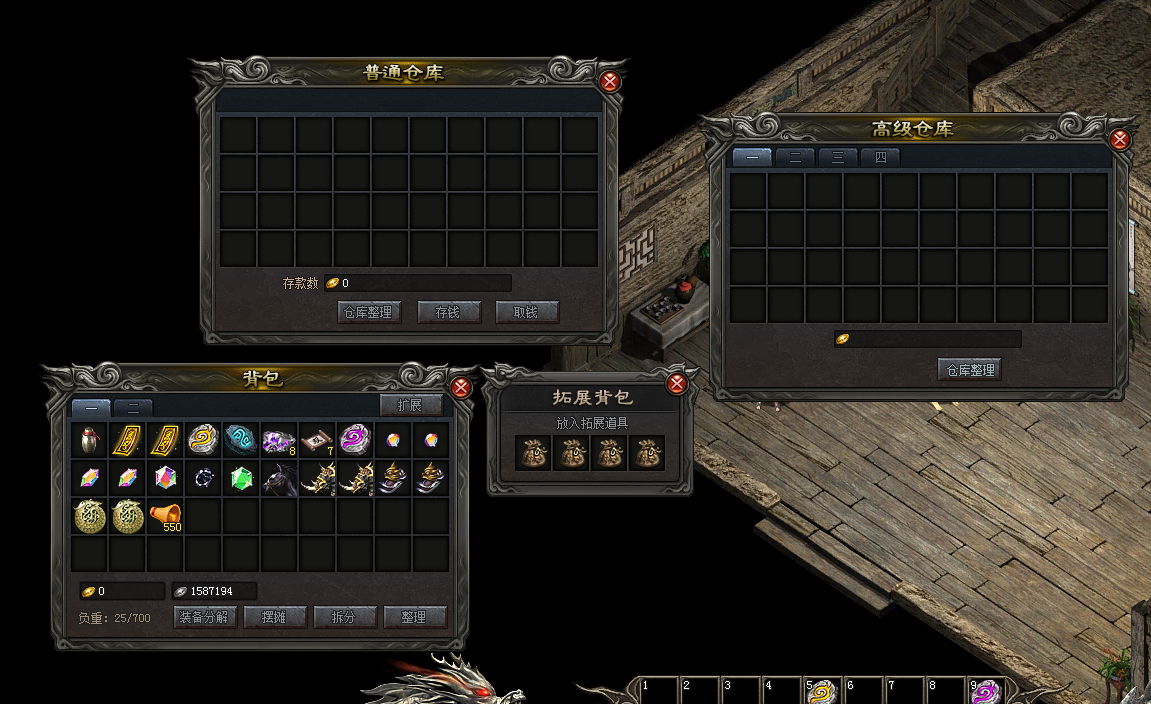Click the 拆分 split button
The image size is (1151, 704).
(344, 617)
